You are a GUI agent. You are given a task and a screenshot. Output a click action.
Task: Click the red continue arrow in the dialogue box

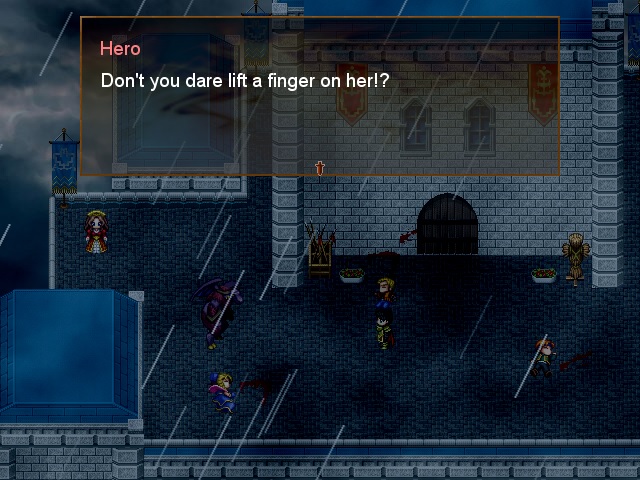pos(320,168)
